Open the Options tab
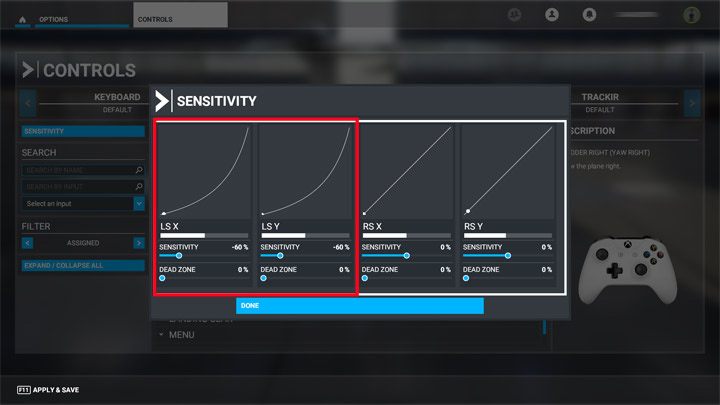 [x=53, y=19]
